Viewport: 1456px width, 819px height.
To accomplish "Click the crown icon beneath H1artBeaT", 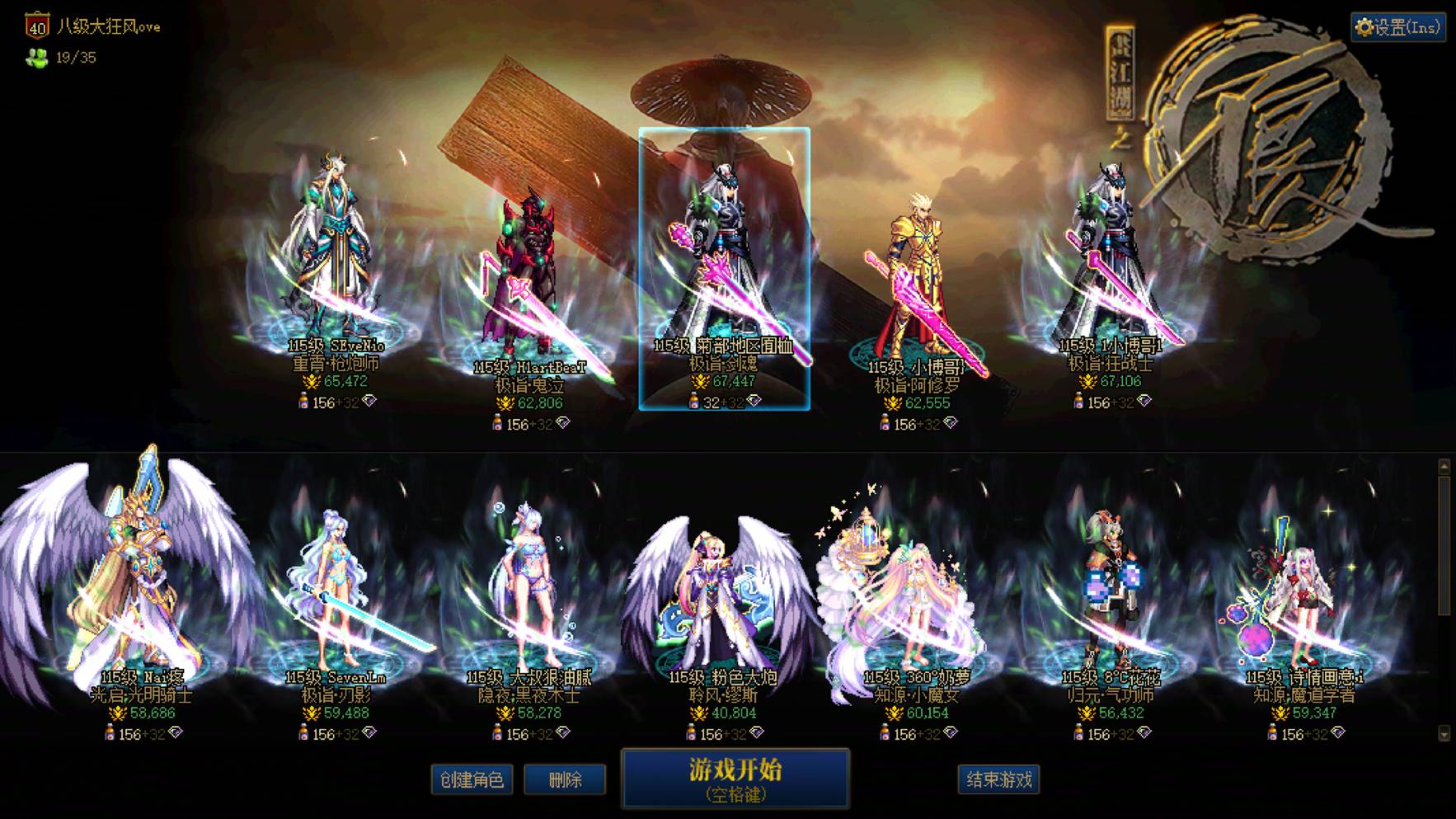I will pos(505,403).
